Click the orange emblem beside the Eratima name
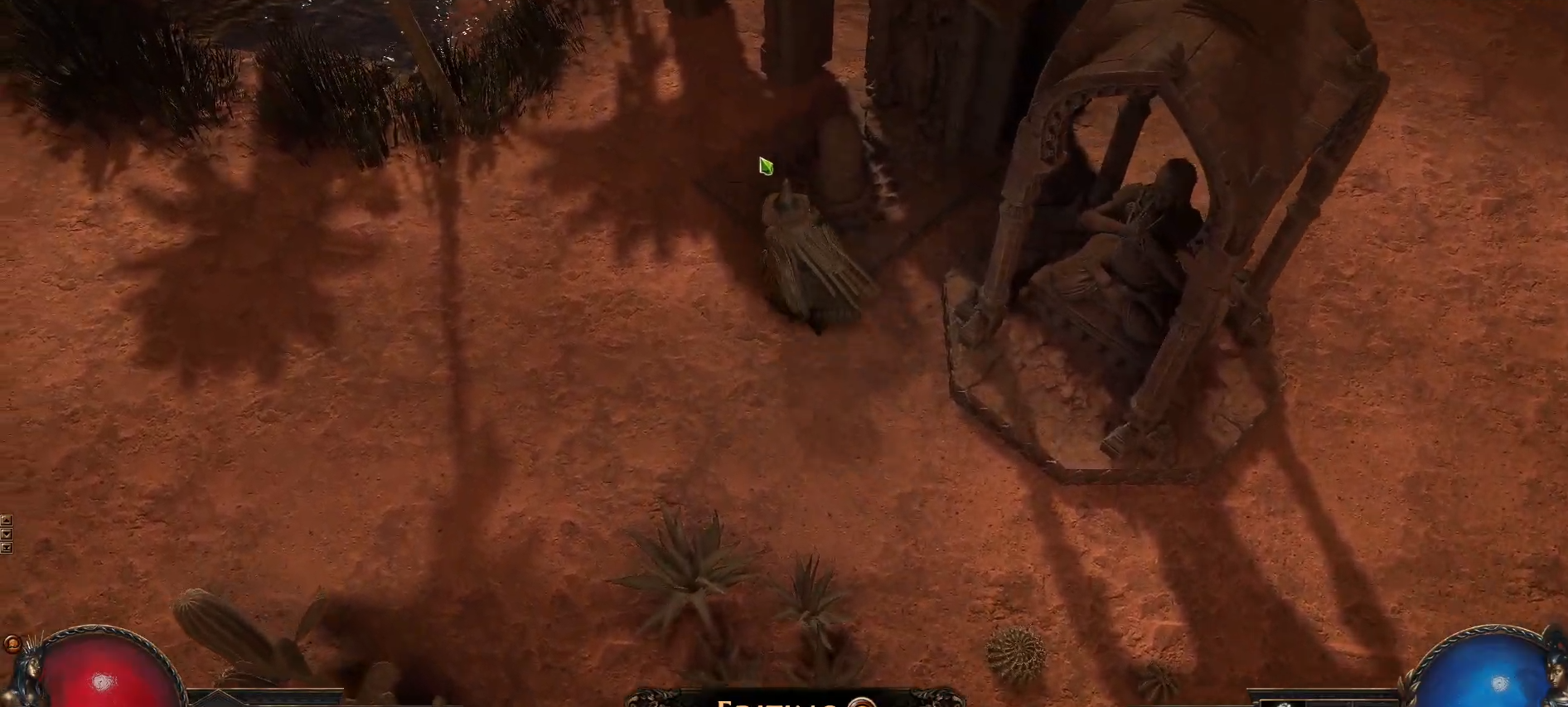 [x=862, y=705]
